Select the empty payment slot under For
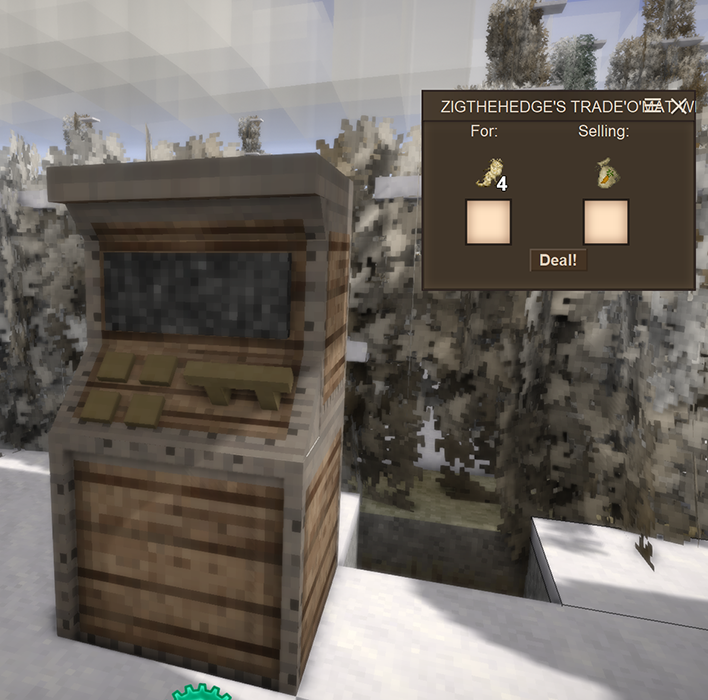The image size is (708, 700). (x=488, y=222)
